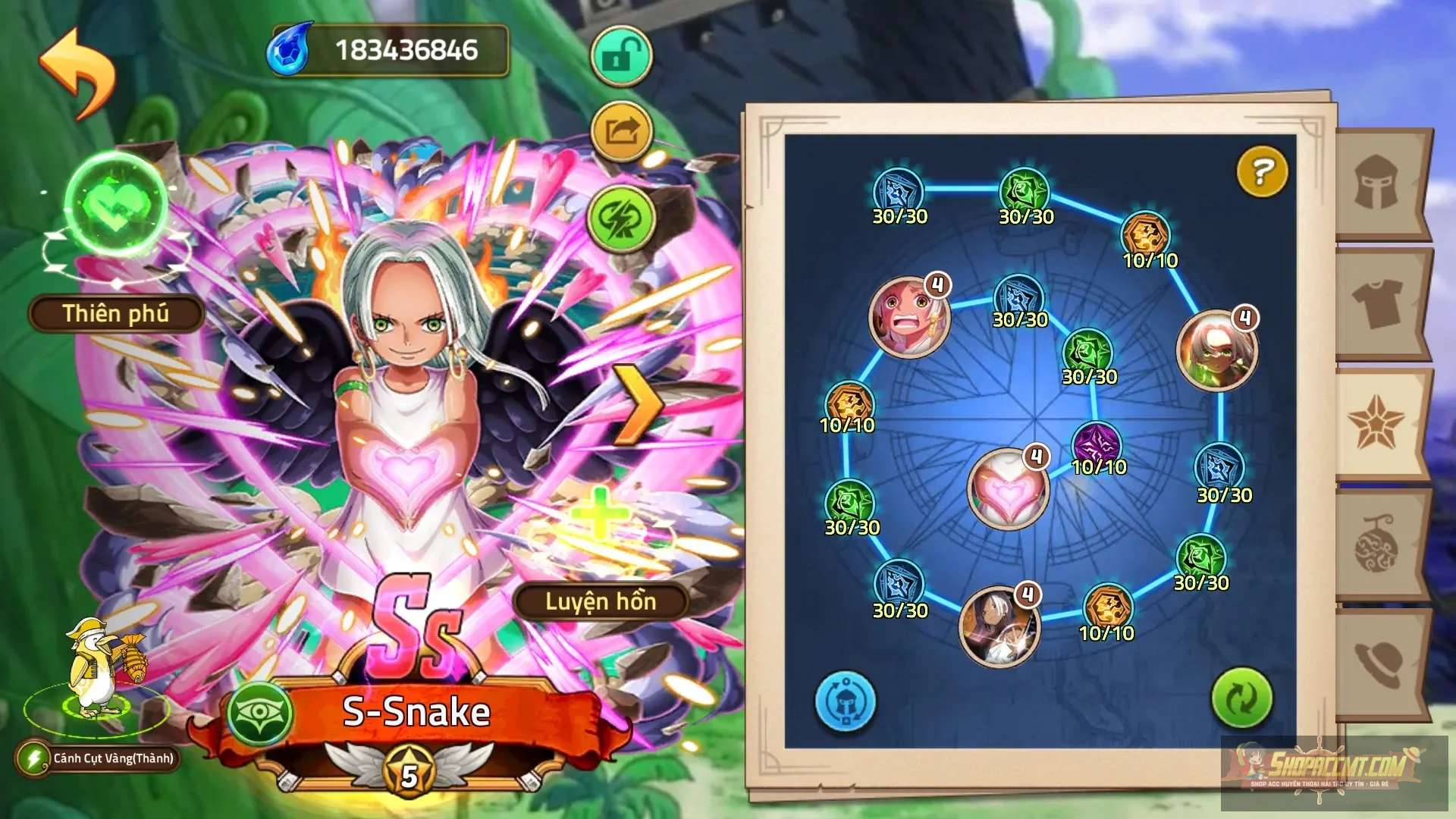Open the Luyện hồn soul training
The image size is (1456, 819).
[x=601, y=601]
